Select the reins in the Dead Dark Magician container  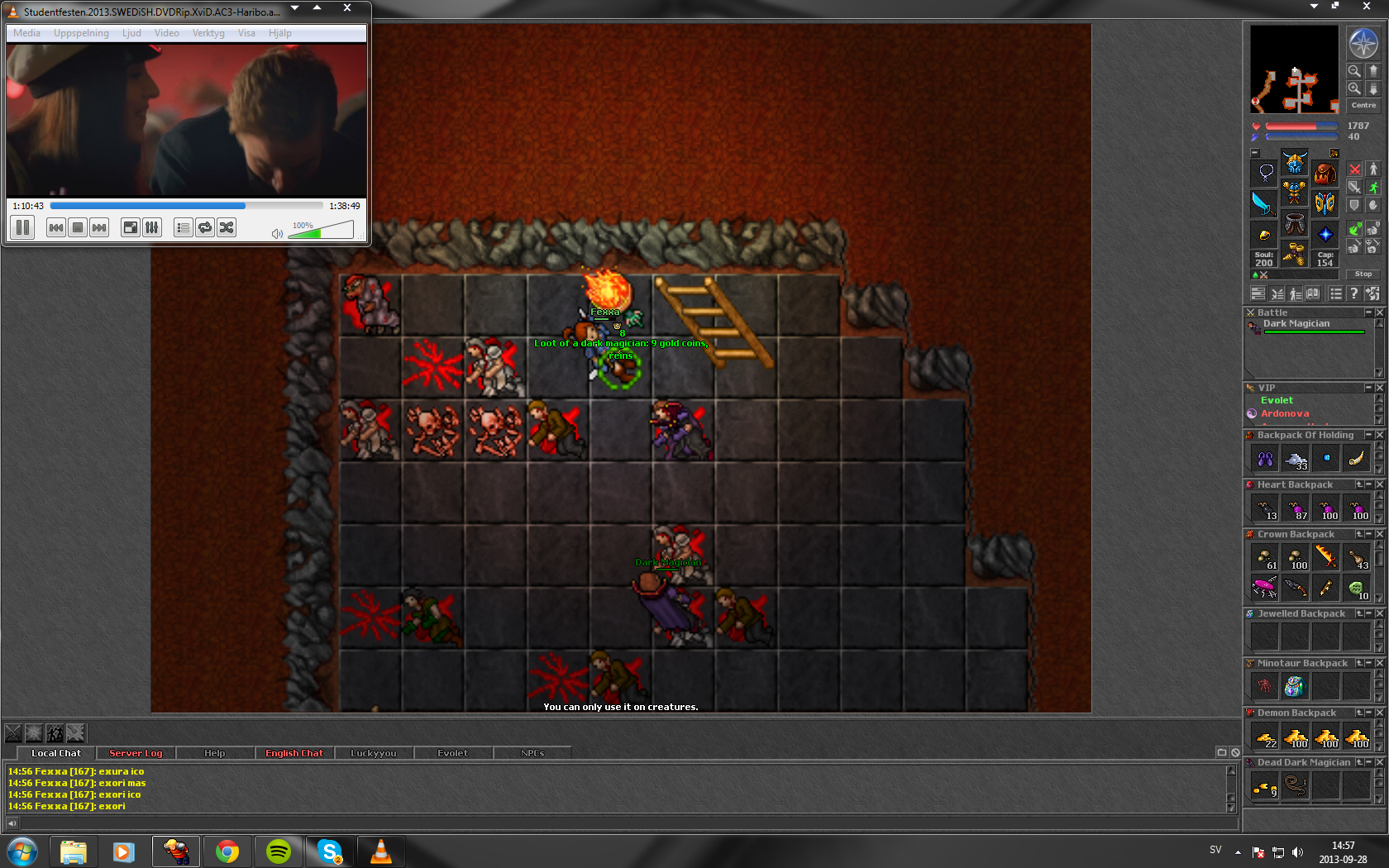click(1295, 787)
